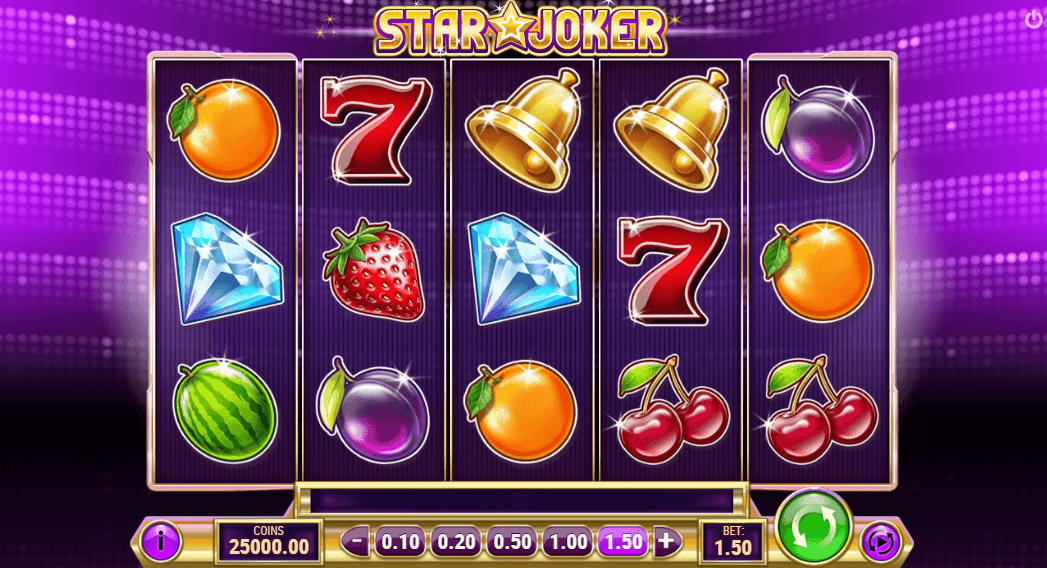This screenshot has height=568, width=1047.
Task: Spin the reels with the green button
Action: (812, 524)
